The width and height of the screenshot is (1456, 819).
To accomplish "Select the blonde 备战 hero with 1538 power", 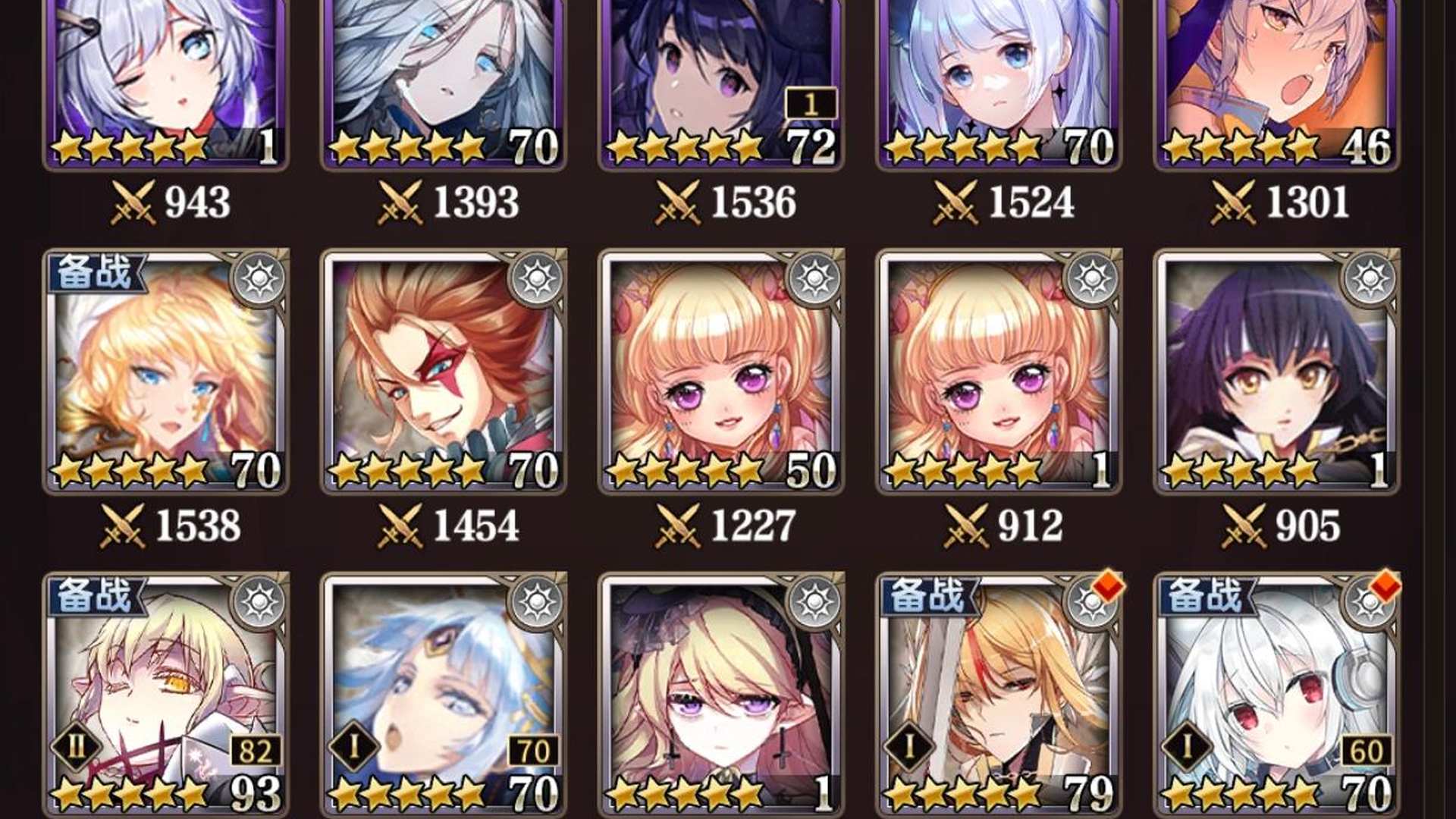I will point(165,372).
